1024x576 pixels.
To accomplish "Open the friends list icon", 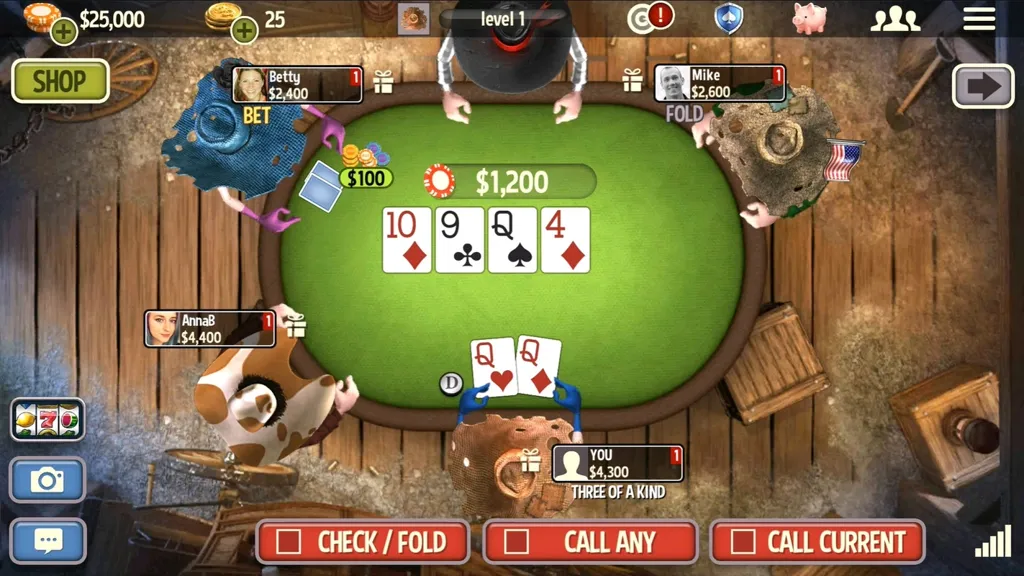I will [x=895, y=19].
